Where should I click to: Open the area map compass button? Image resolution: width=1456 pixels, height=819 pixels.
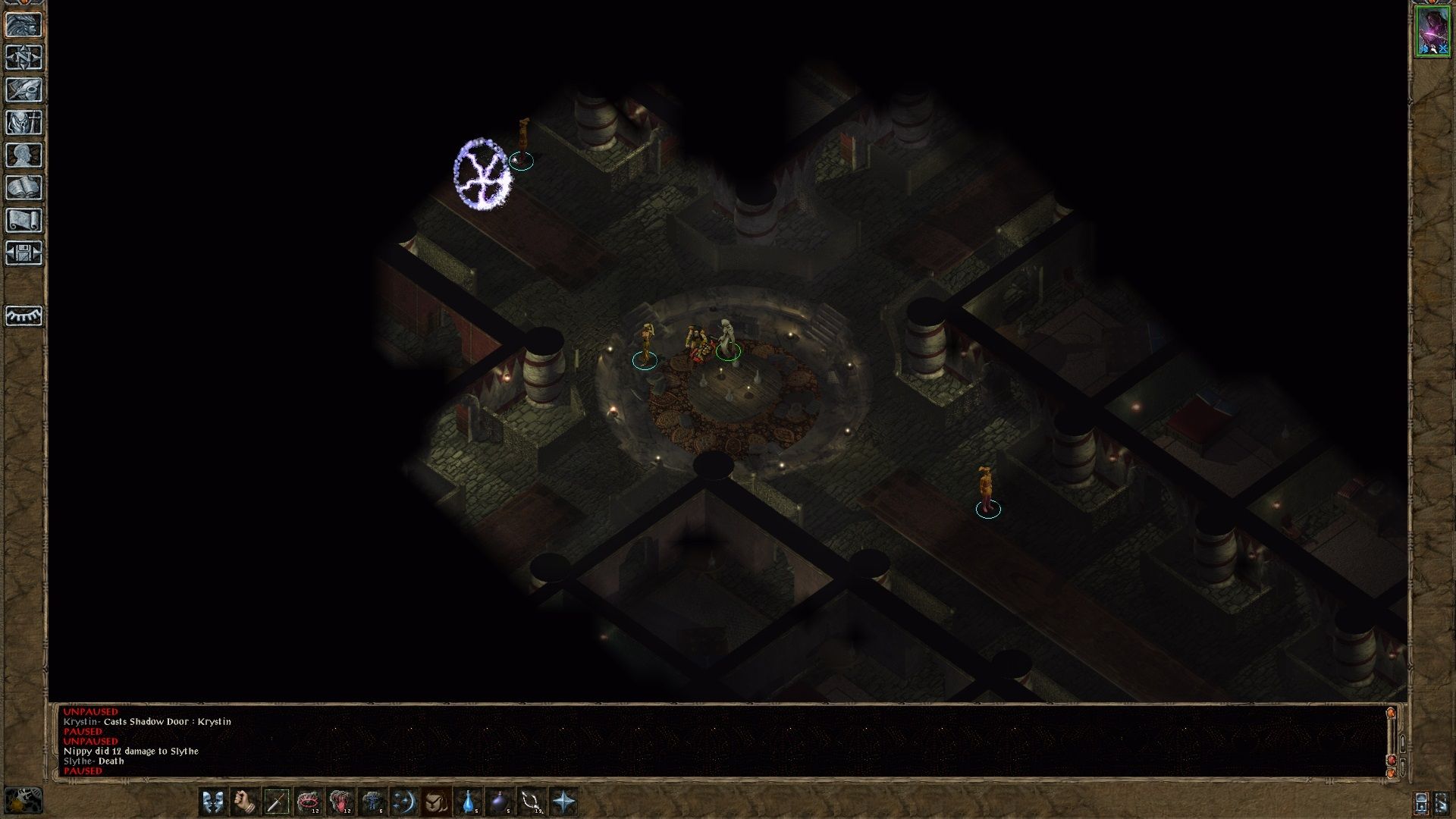(x=24, y=57)
